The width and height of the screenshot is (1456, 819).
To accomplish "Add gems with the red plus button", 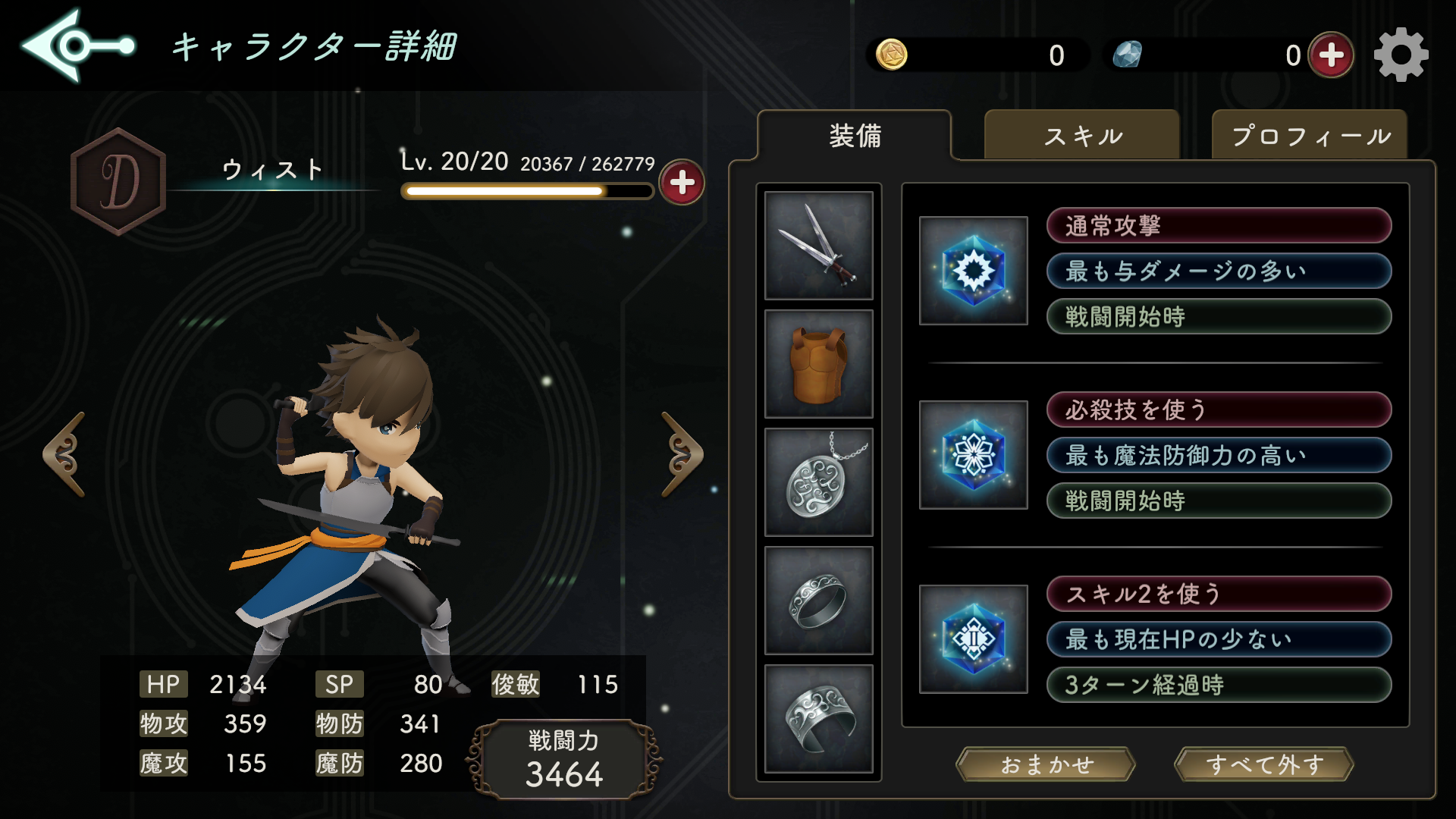I will pos(1332,55).
